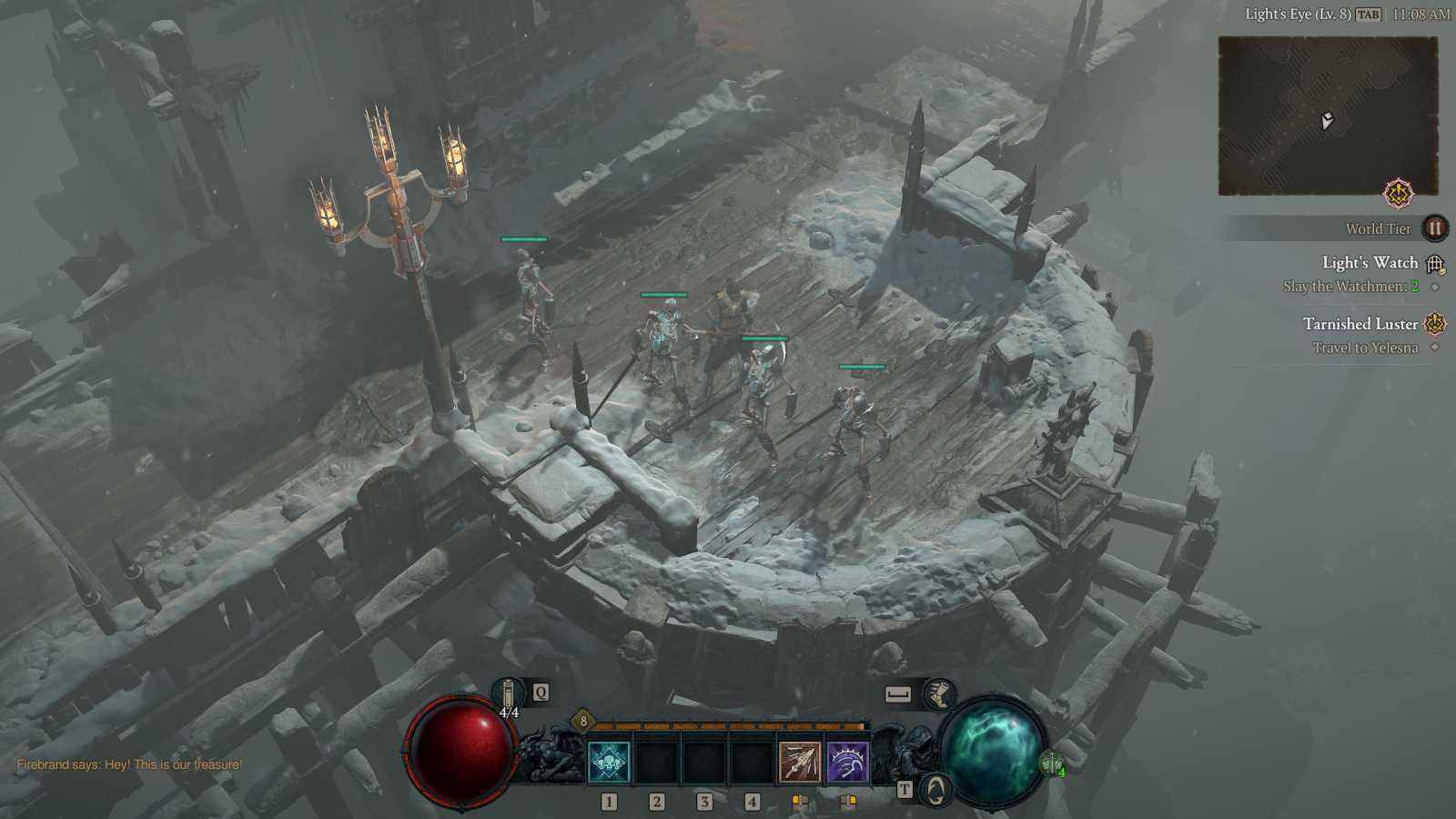Click the boot-shaped evade icon

[938, 693]
